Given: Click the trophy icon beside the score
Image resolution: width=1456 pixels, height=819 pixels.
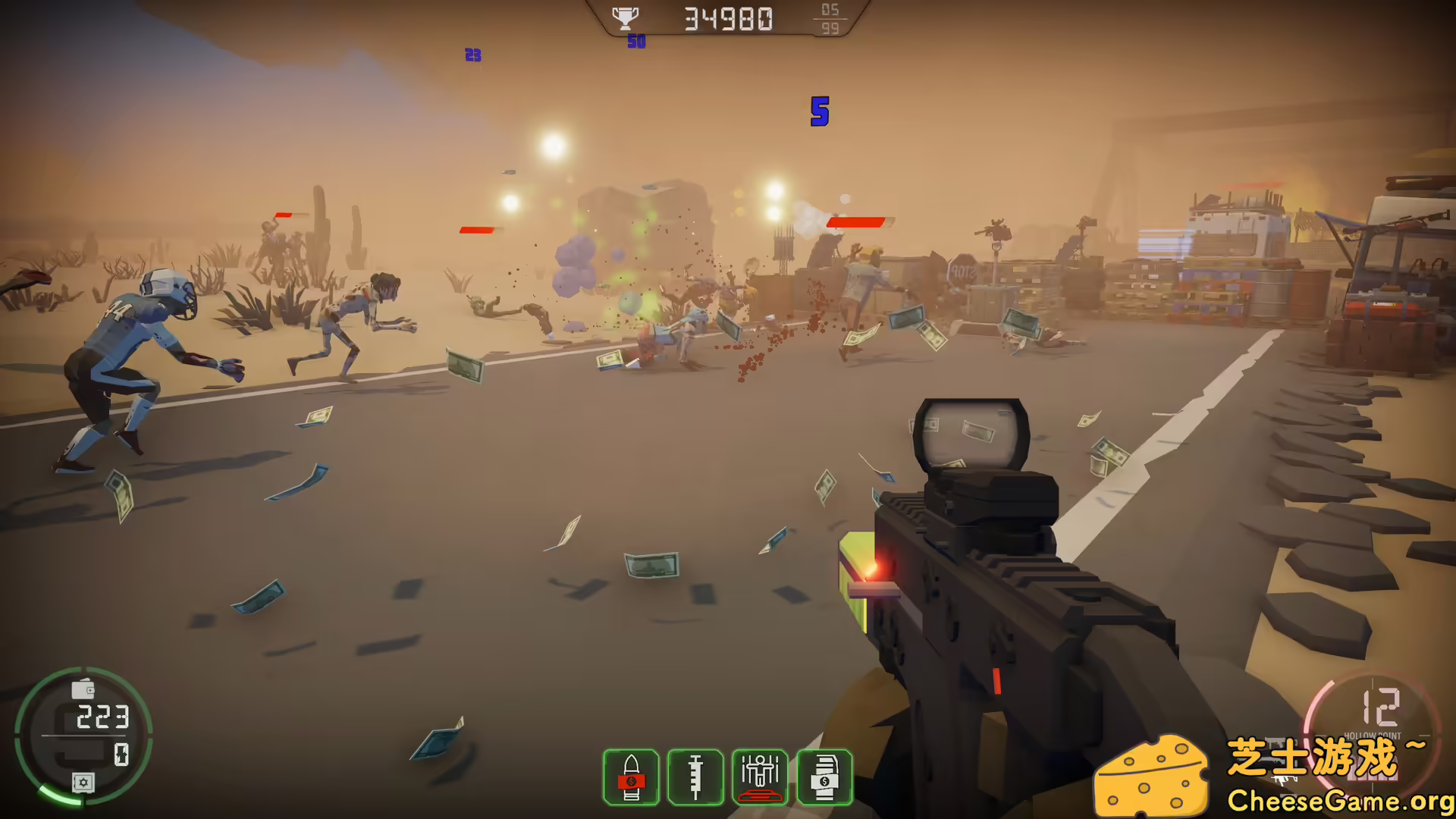Looking at the screenshot, I should coord(625,18).
